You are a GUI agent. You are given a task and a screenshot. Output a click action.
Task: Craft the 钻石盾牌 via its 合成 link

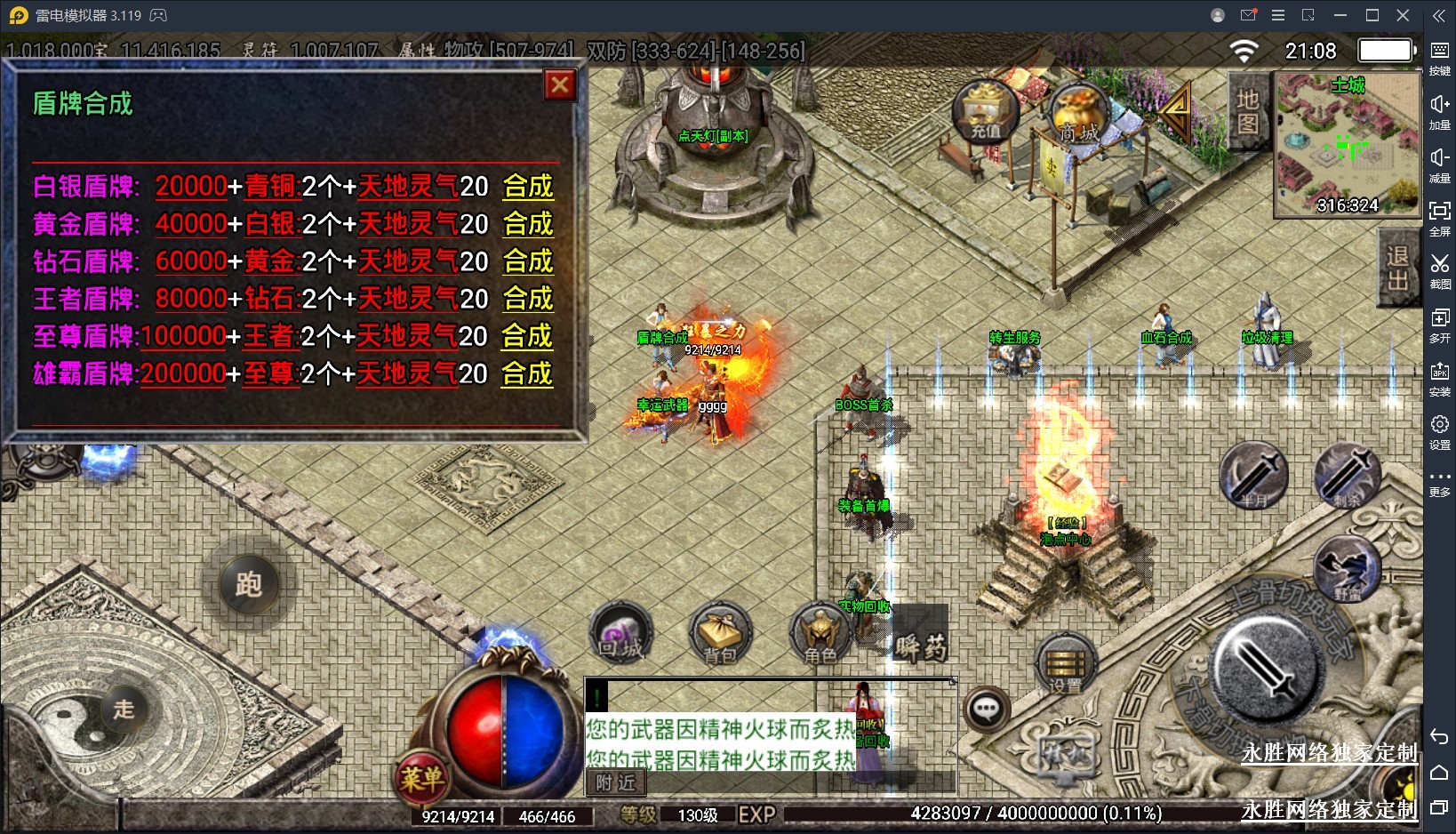[x=528, y=261]
